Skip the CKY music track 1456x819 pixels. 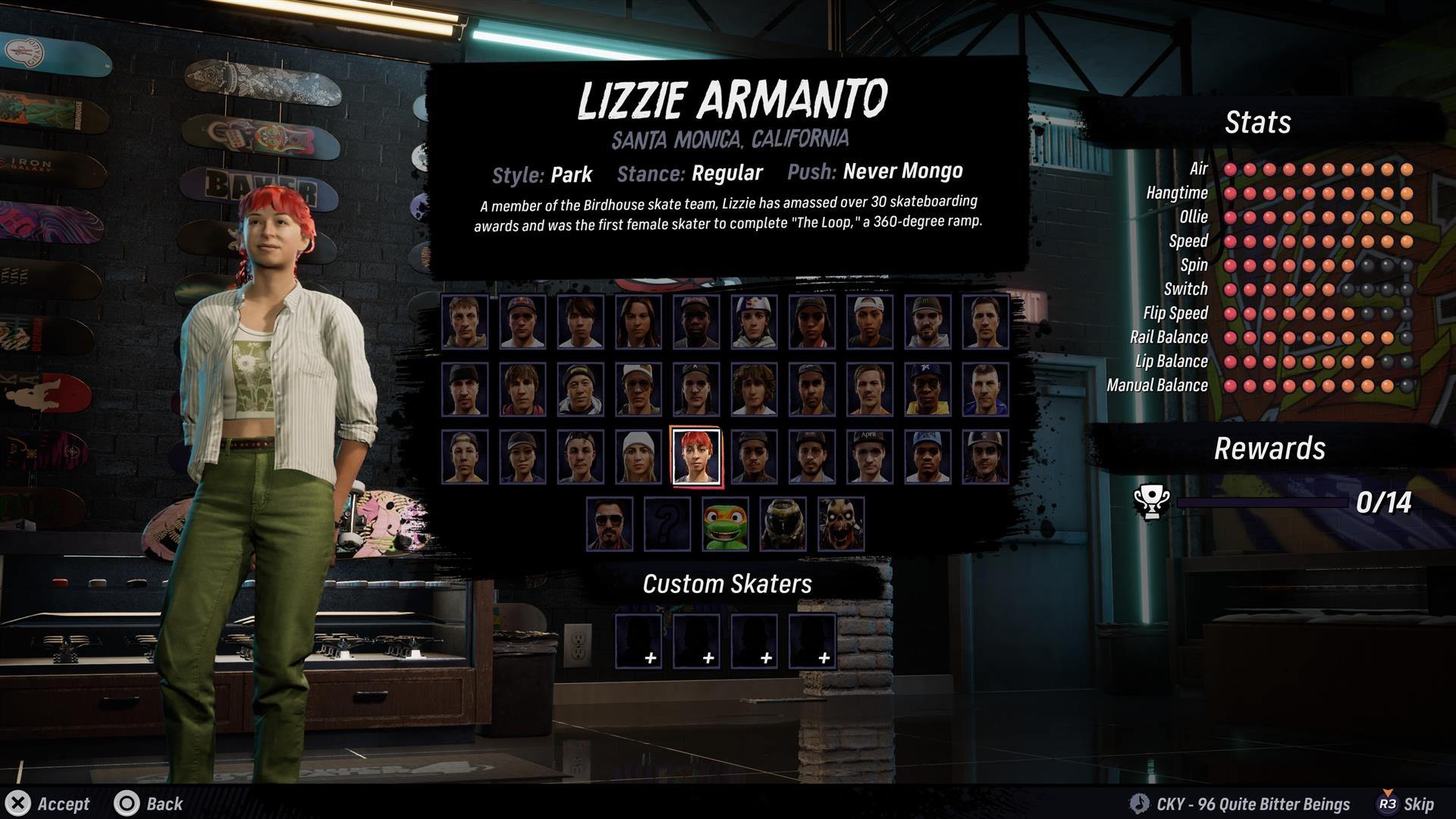(x=1405, y=804)
